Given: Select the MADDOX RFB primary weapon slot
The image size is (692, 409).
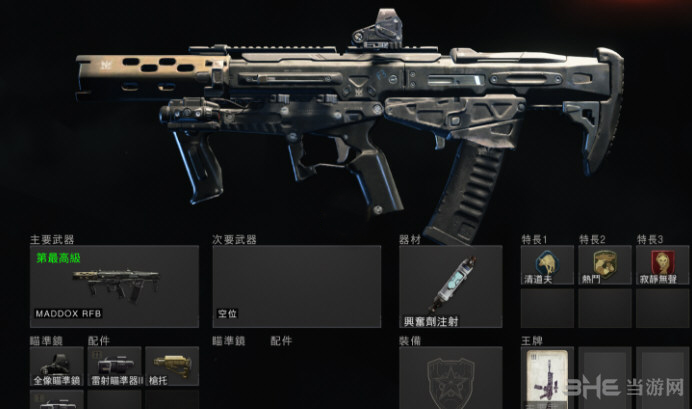Looking at the screenshot, I should [x=114, y=286].
